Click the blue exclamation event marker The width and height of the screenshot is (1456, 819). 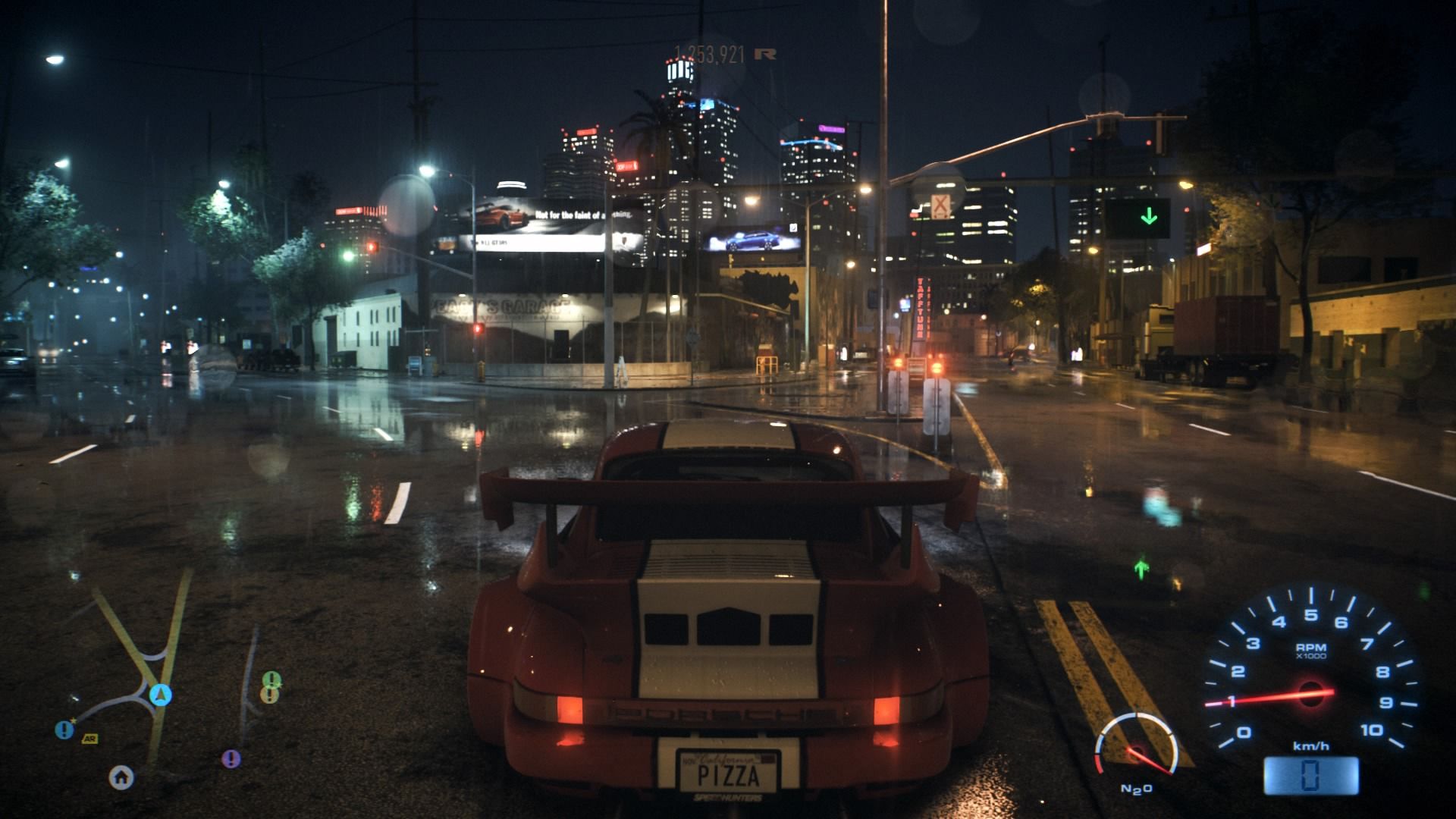coord(64,730)
